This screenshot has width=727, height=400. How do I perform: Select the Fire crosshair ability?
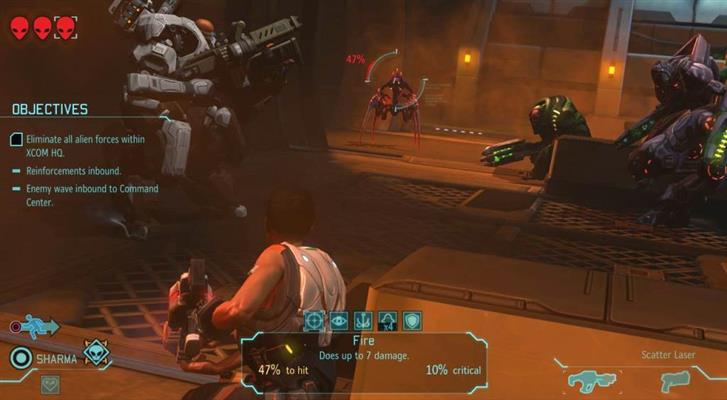(x=315, y=320)
